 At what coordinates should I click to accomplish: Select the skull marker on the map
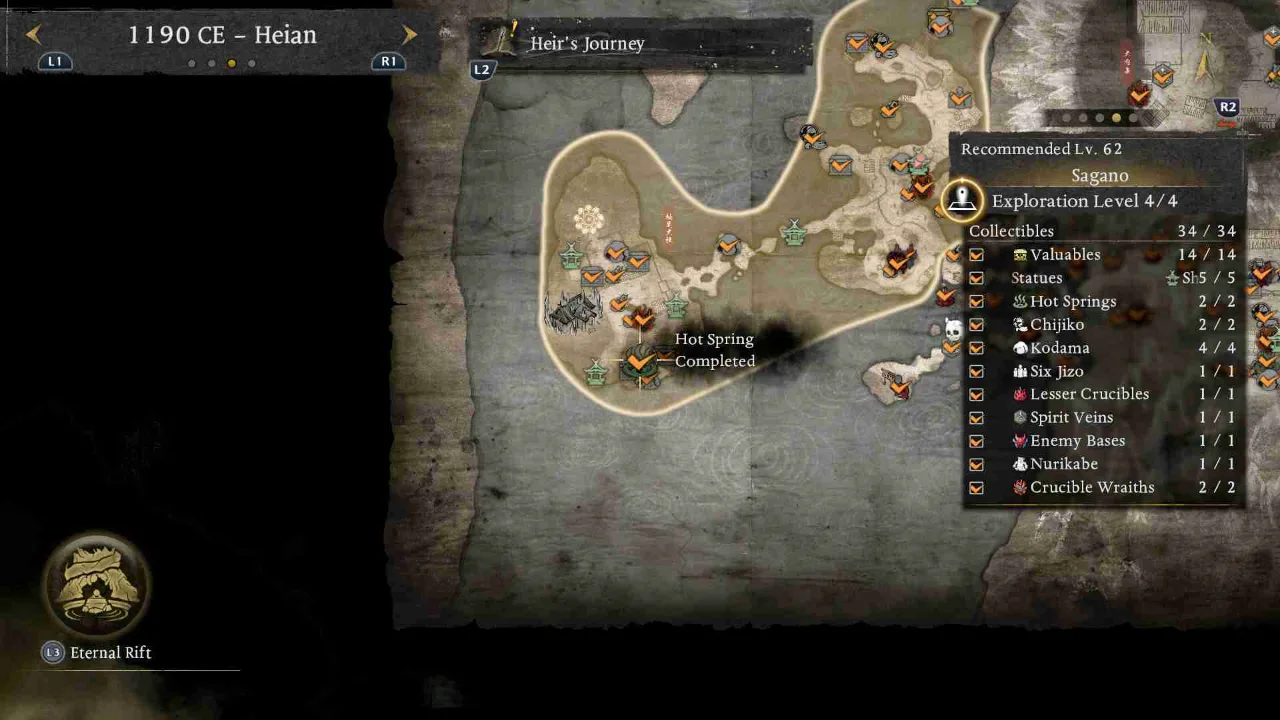point(953,329)
